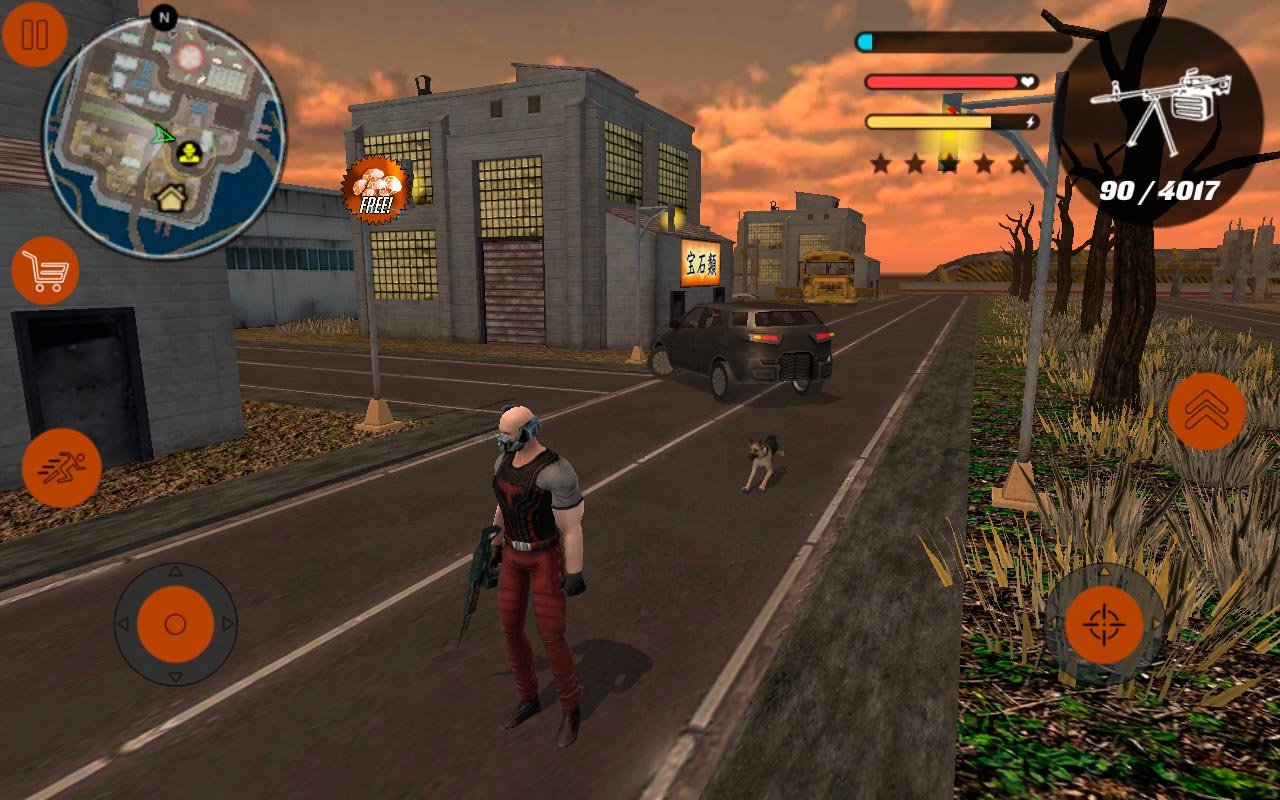
Task: Fire using the crosshair button
Action: coord(1104,625)
